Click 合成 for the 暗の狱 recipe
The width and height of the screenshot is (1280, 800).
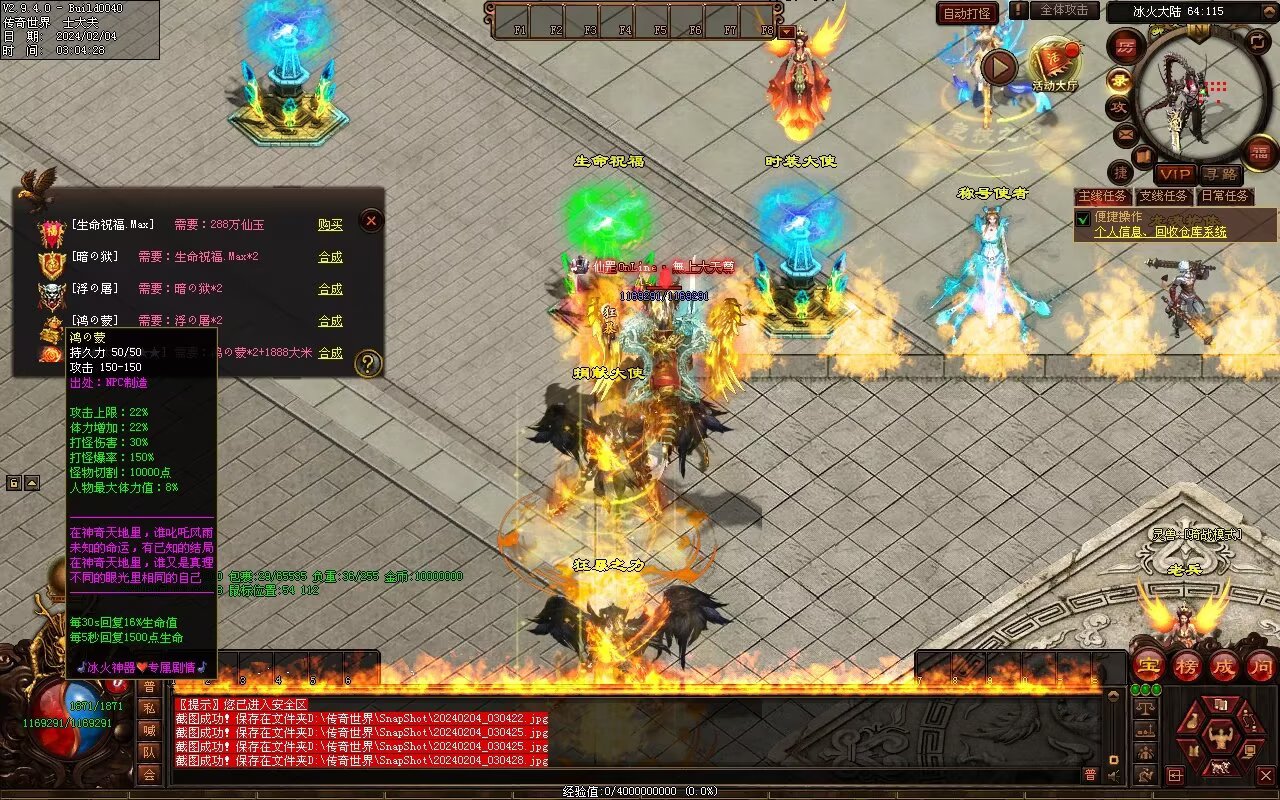[330, 257]
